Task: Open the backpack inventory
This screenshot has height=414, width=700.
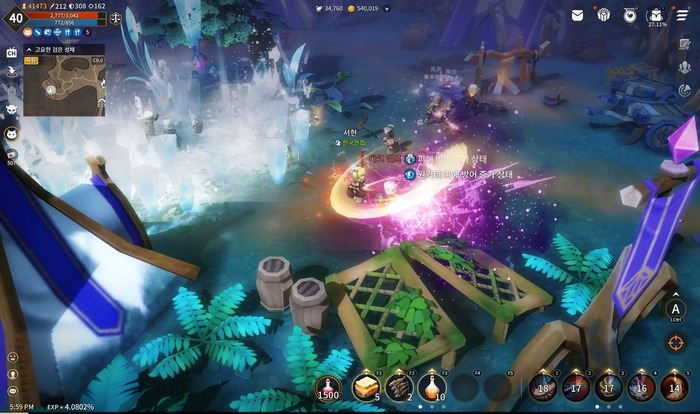Action: pos(656,14)
